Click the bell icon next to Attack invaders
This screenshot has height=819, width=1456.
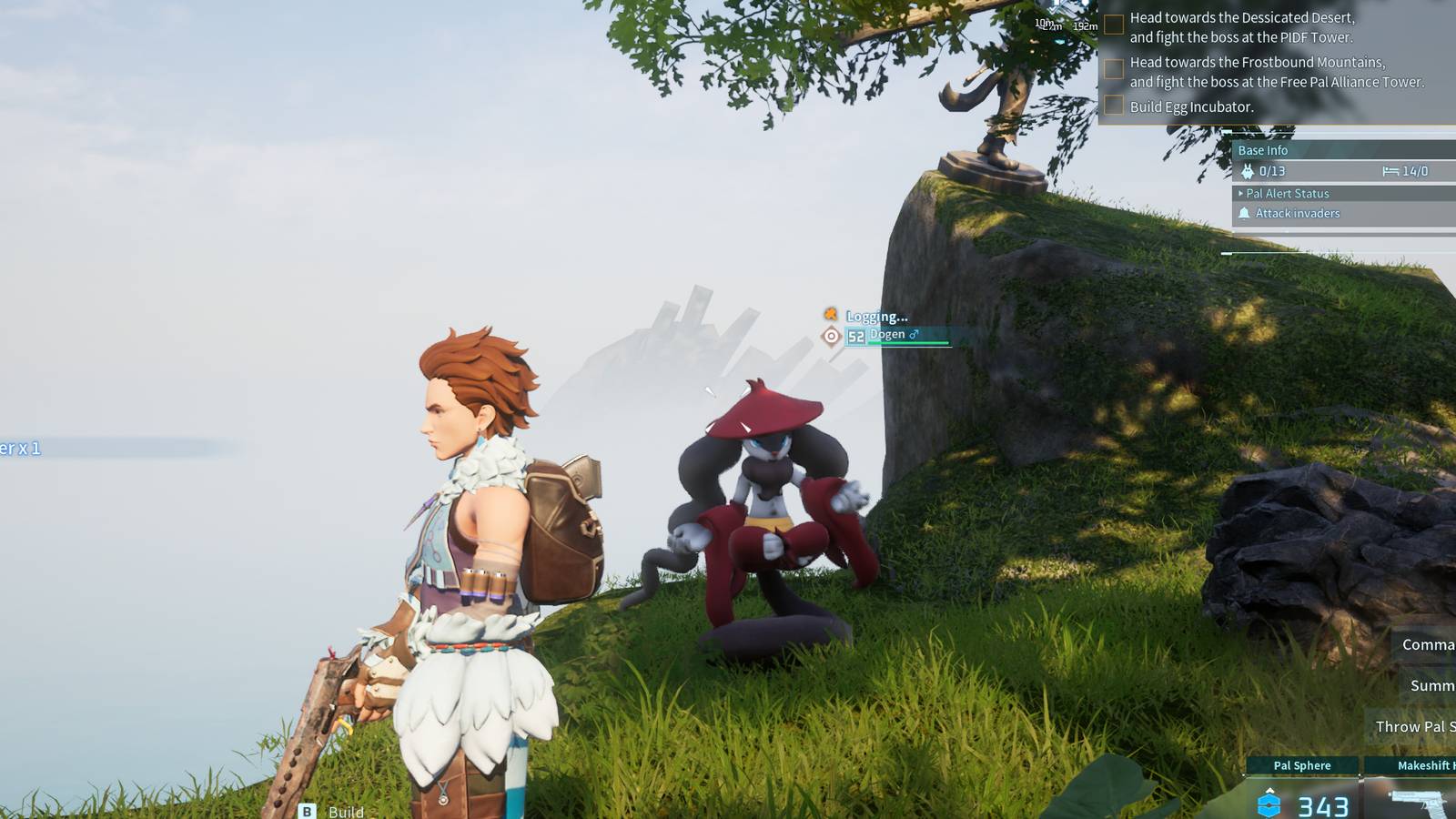1243,213
